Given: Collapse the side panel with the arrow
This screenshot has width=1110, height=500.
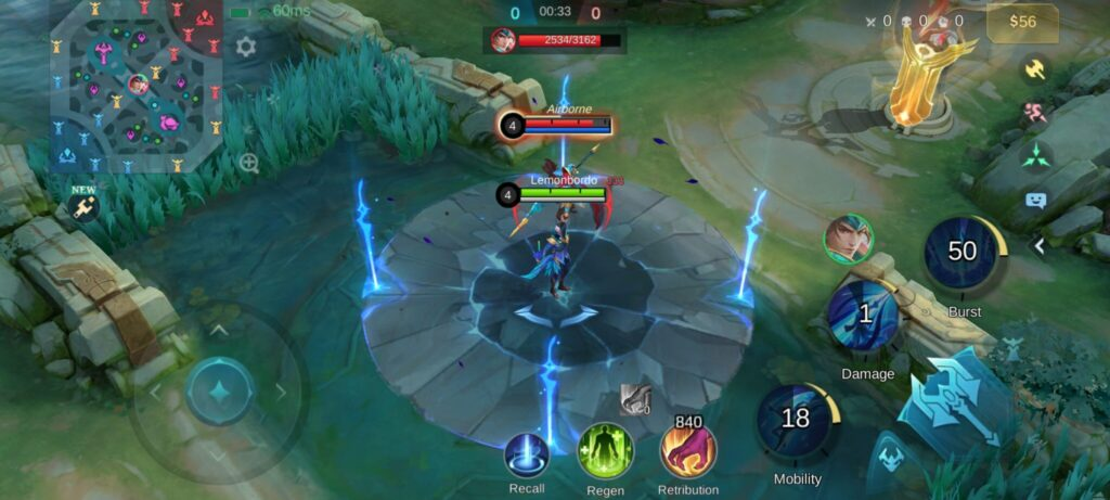Looking at the screenshot, I should point(1040,246).
